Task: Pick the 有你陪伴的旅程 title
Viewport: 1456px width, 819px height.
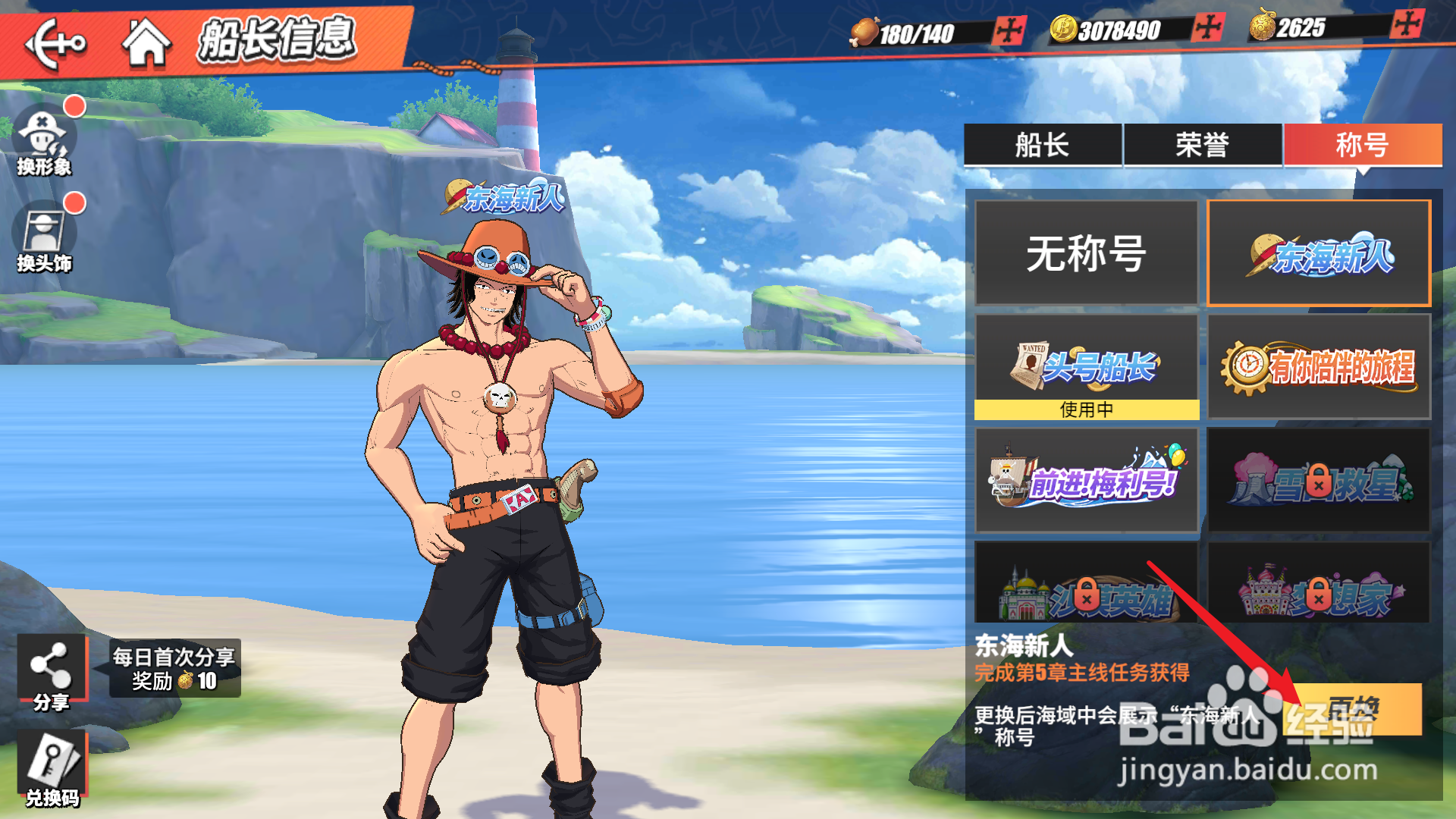Action: [x=1319, y=367]
